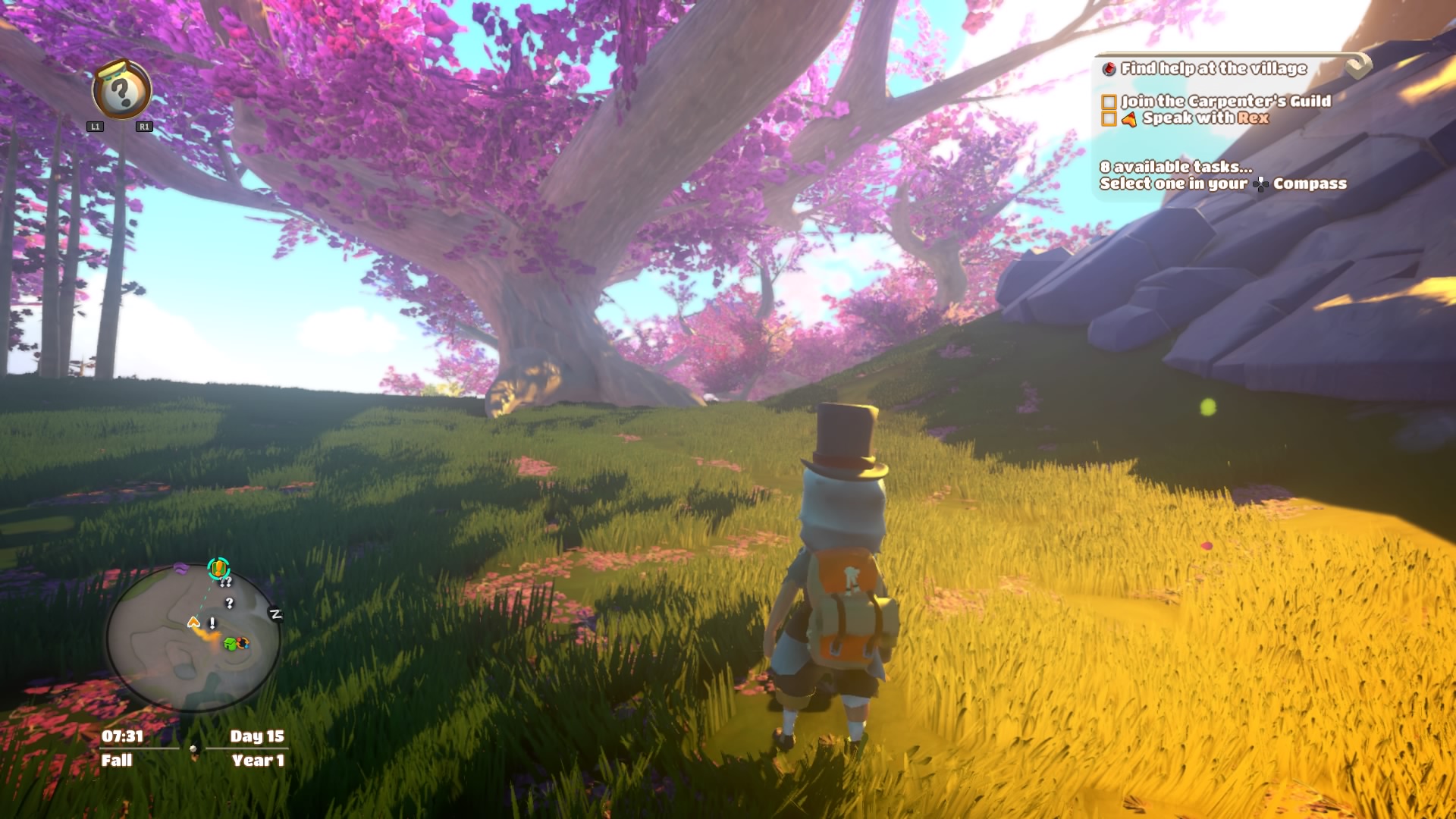This screenshot has width=1456, height=819.
Task: Click the minimap's green house marker
Action: point(230,644)
